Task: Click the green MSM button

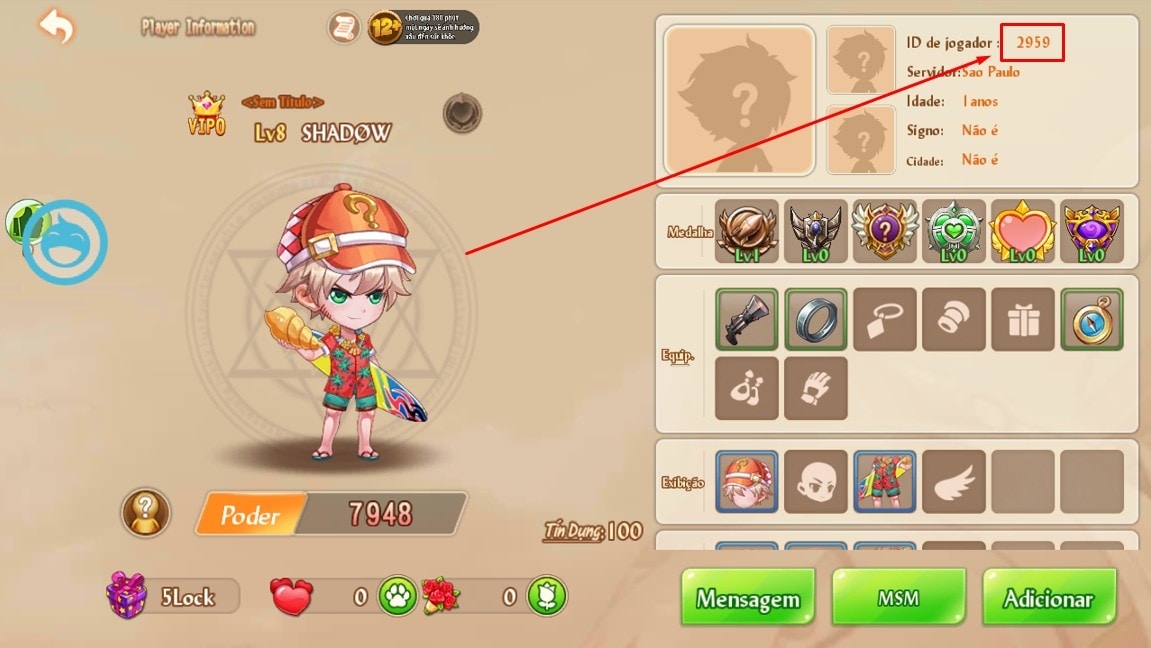Action: coord(898,599)
